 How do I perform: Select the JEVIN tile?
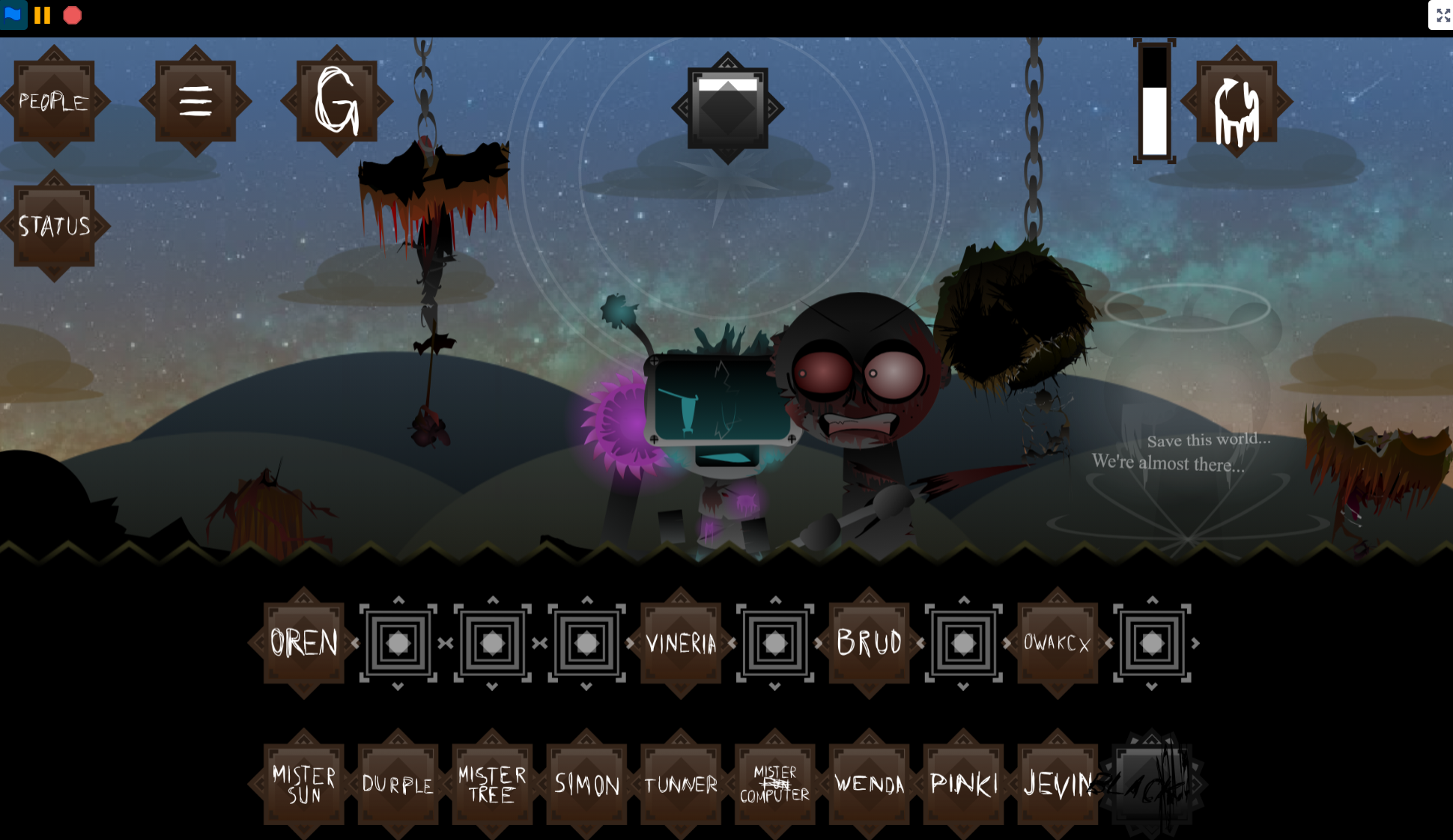(x=1056, y=784)
